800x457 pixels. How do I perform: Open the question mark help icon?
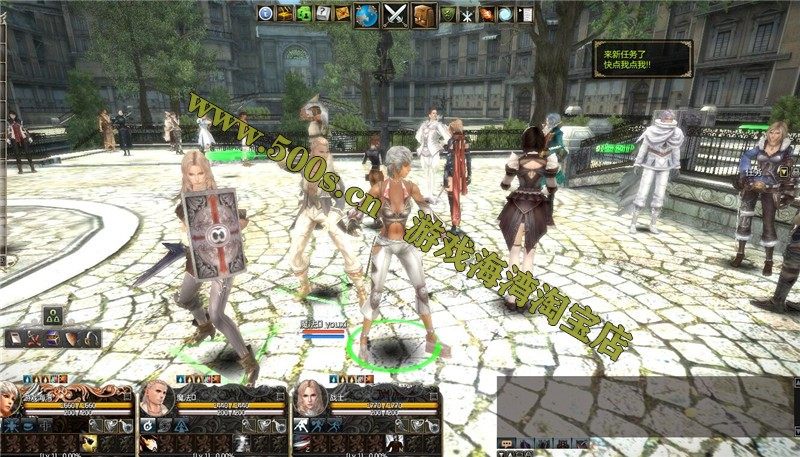click(x=323, y=13)
